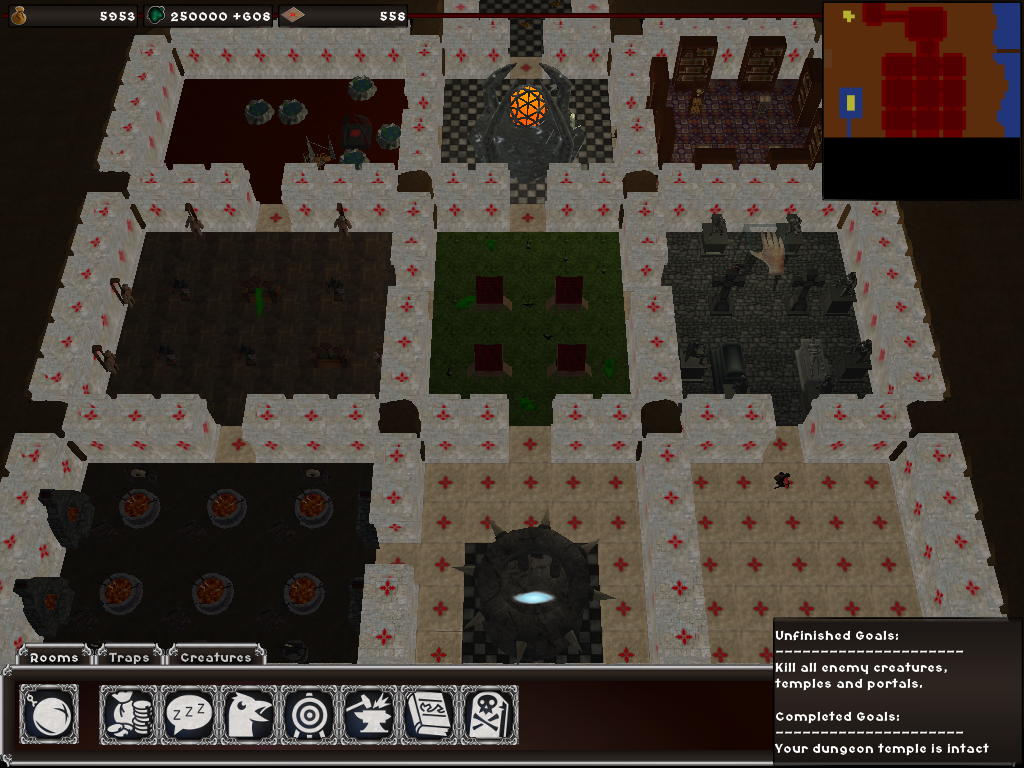
Task: Select the ball-and-key icon
Action: pyautogui.click(x=49, y=714)
